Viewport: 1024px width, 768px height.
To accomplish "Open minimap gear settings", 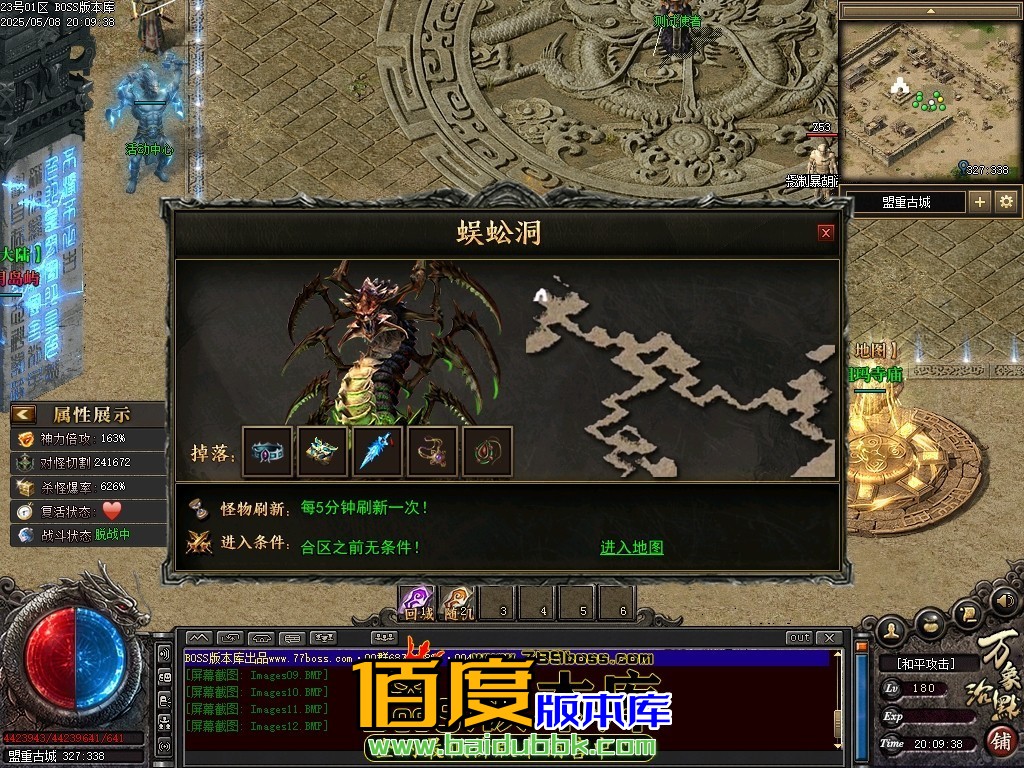I will pyautogui.click(x=1006, y=202).
